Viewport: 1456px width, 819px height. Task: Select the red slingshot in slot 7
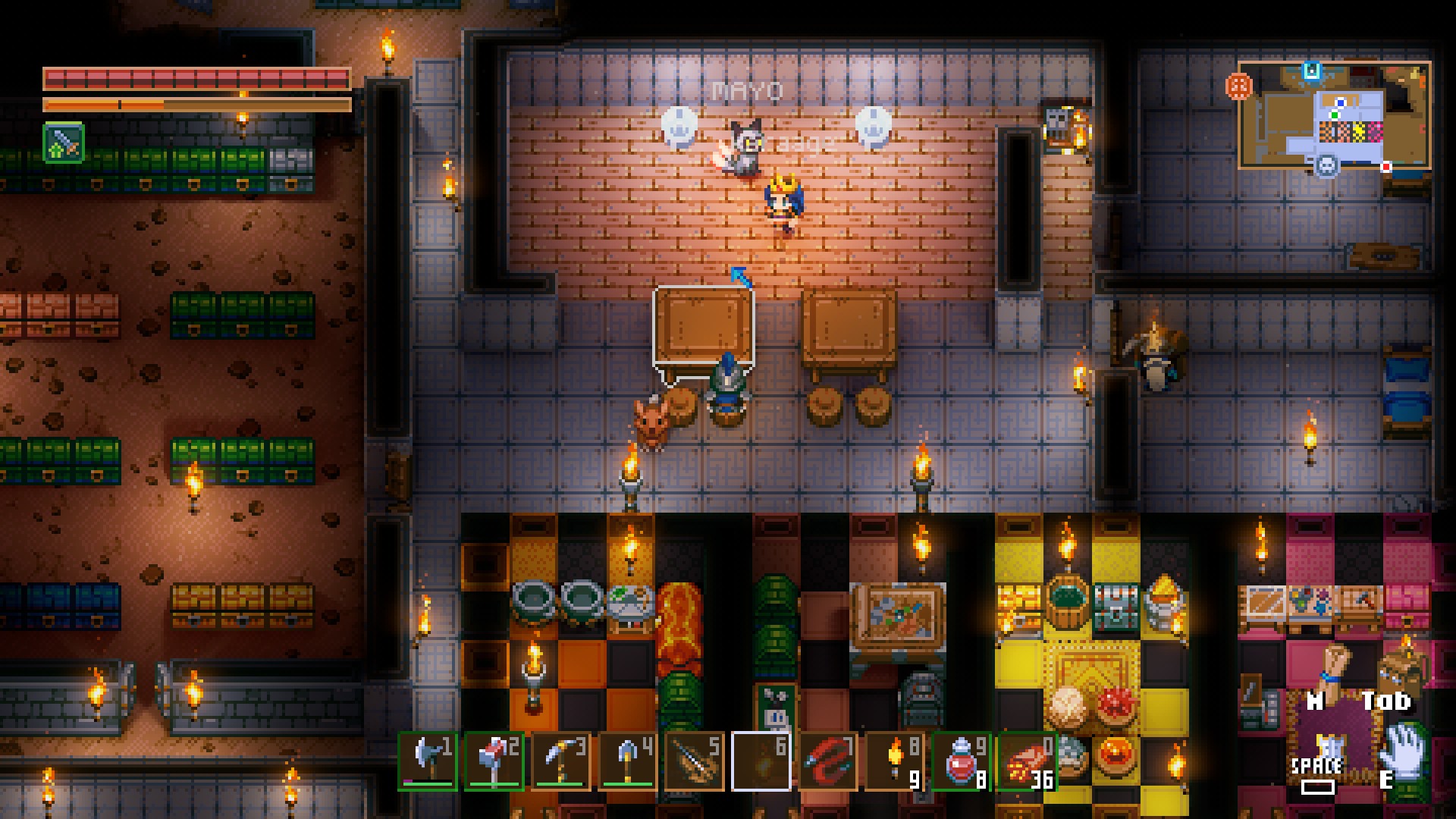coord(828,761)
